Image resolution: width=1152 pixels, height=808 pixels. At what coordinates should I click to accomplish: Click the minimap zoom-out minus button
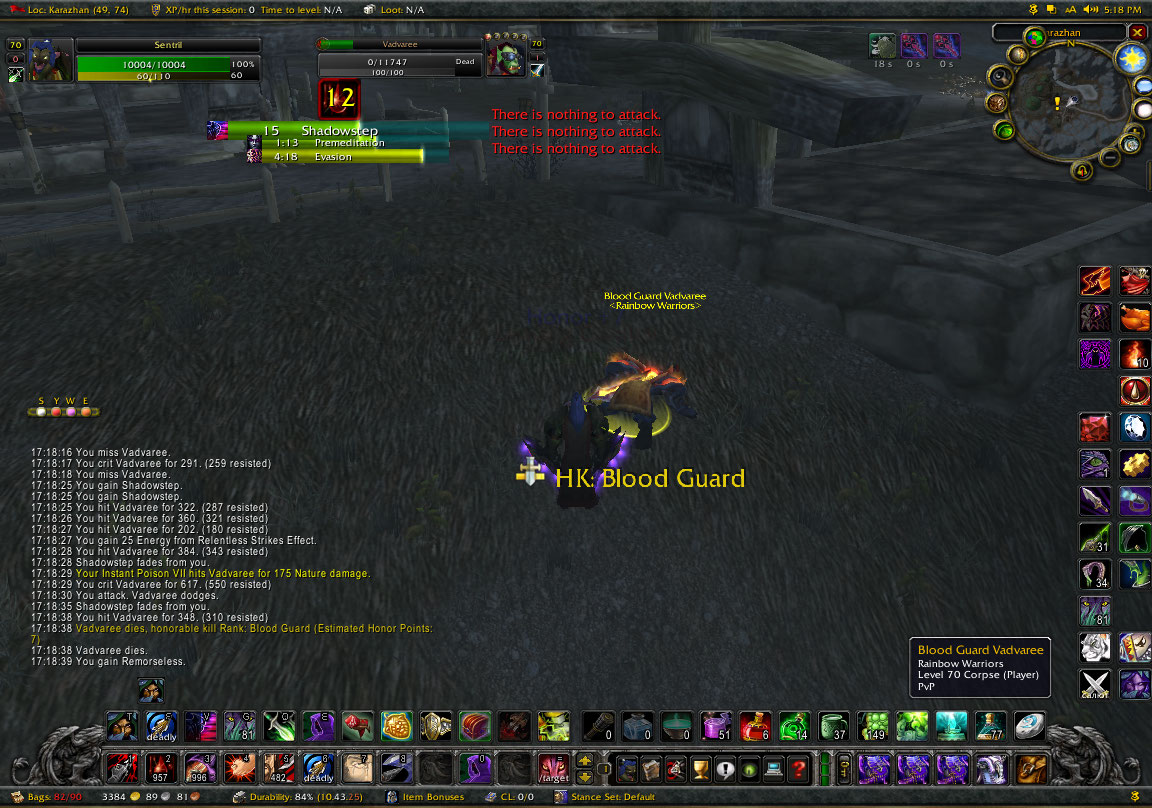(1110, 157)
